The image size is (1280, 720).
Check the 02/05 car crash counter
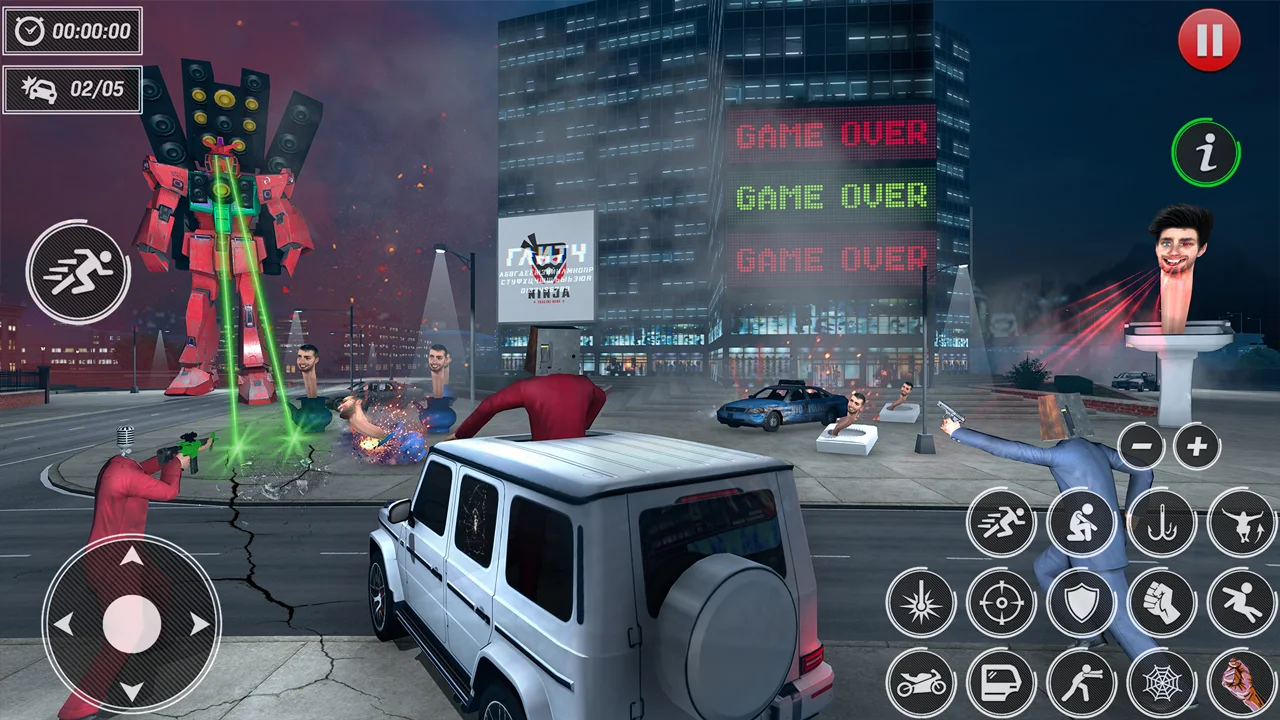[72, 88]
